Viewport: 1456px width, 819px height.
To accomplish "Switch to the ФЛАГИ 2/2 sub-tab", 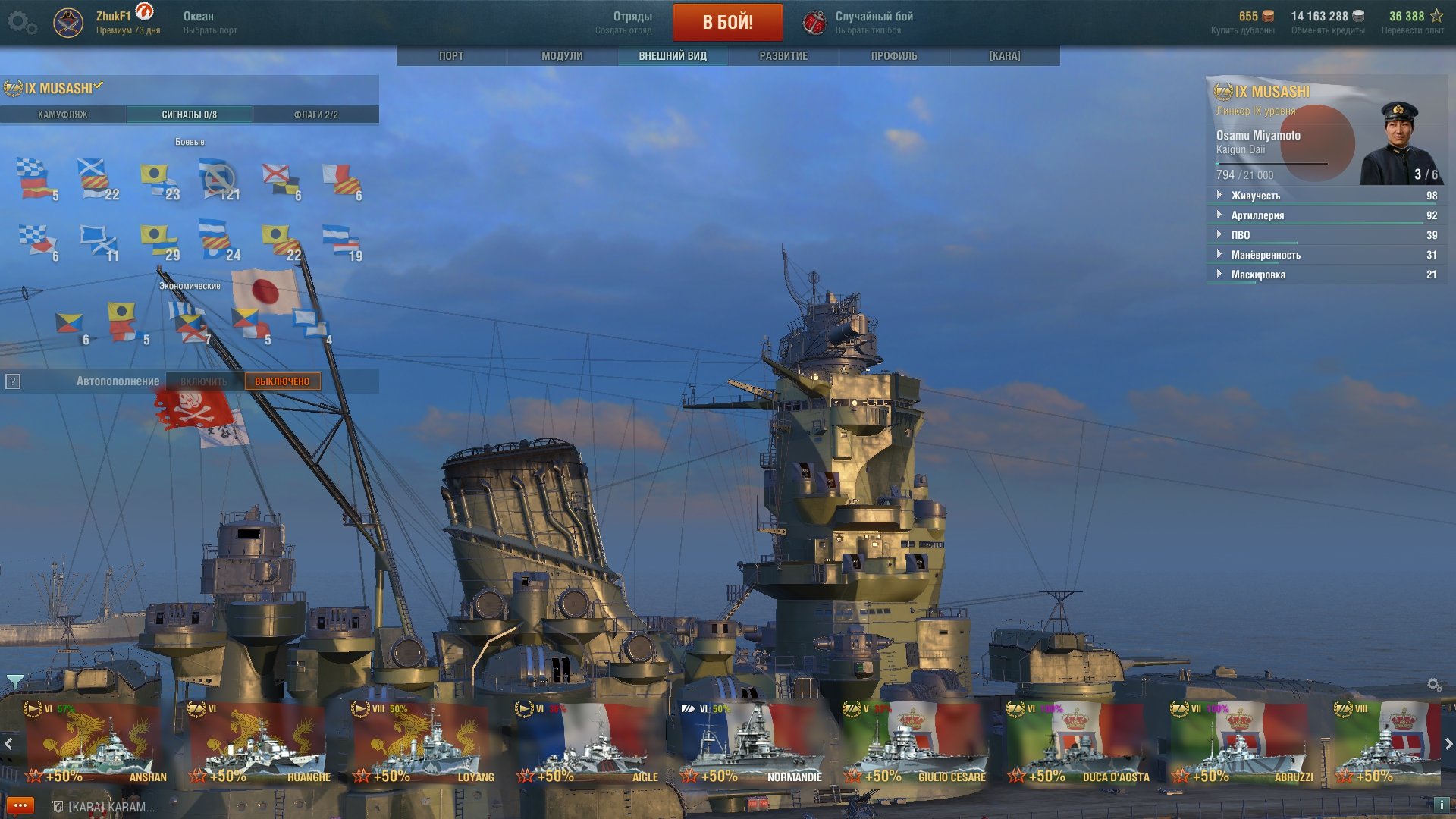I will 315,115.
